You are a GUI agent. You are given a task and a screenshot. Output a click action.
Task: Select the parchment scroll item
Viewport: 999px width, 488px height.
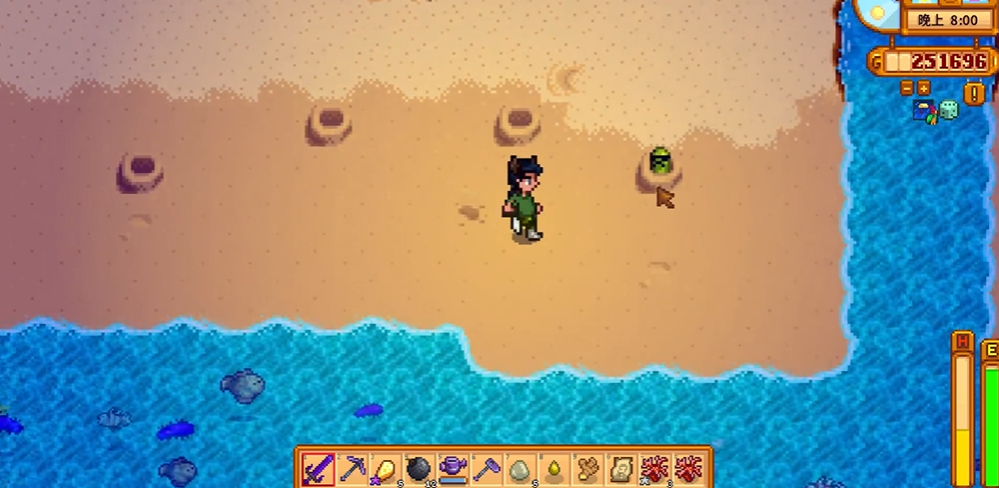pos(621,468)
